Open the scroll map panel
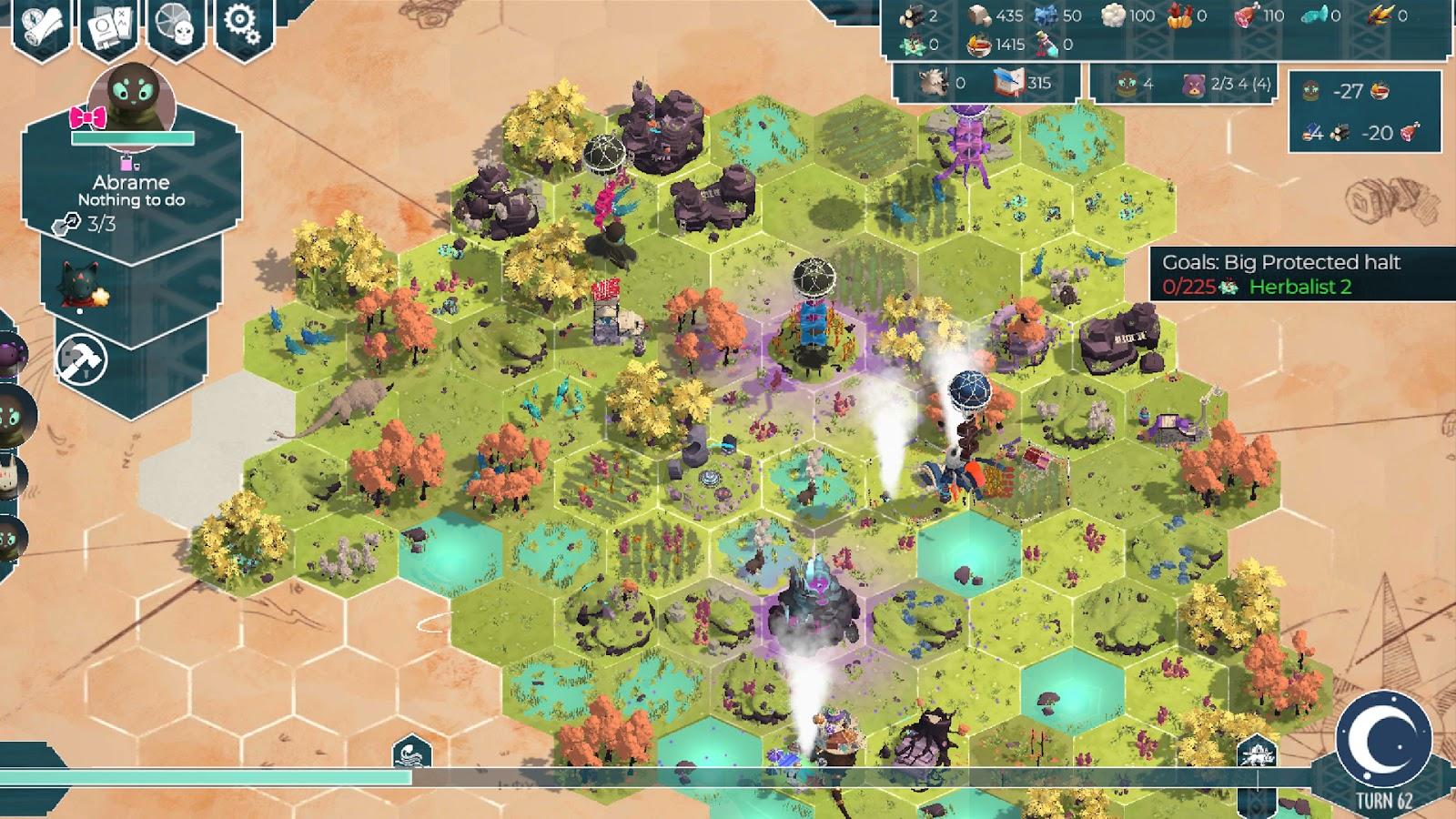 pyautogui.click(x=41, y=23)
